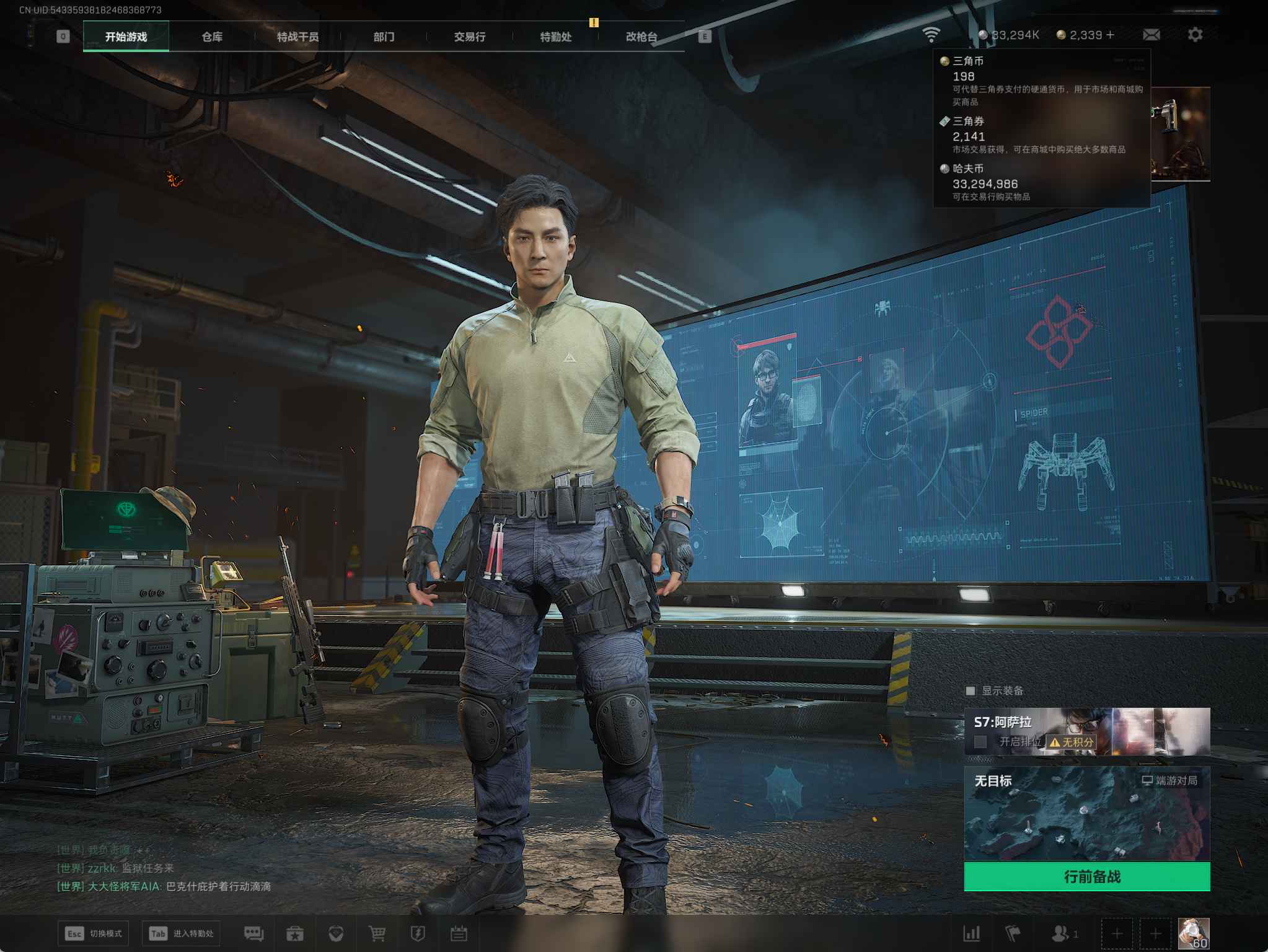Select the 开始游戏 tab
Image resolution: width=1268 pixels, height=952 pixels.
pos(126,37)
